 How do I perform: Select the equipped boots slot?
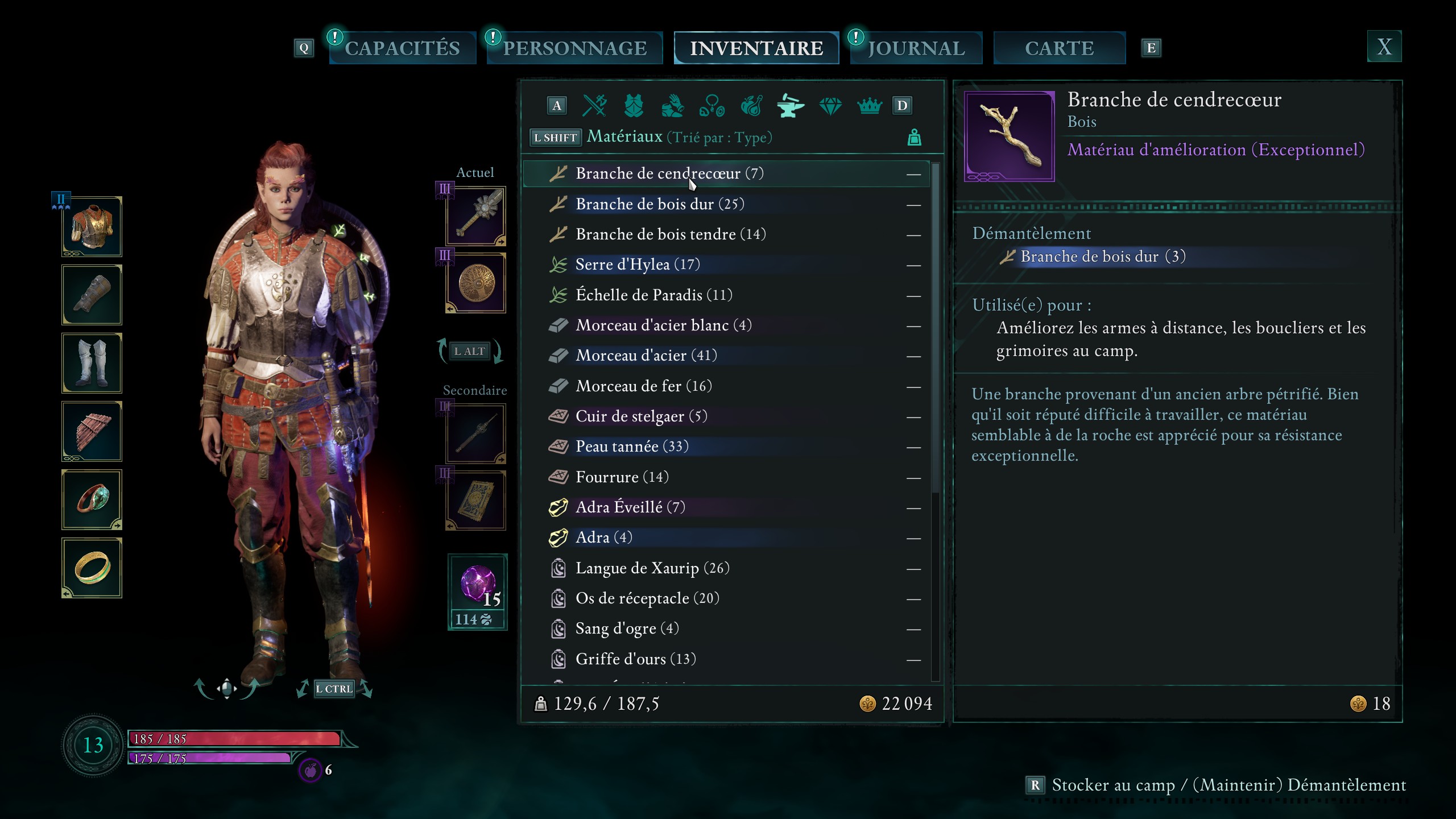(92, 363)
